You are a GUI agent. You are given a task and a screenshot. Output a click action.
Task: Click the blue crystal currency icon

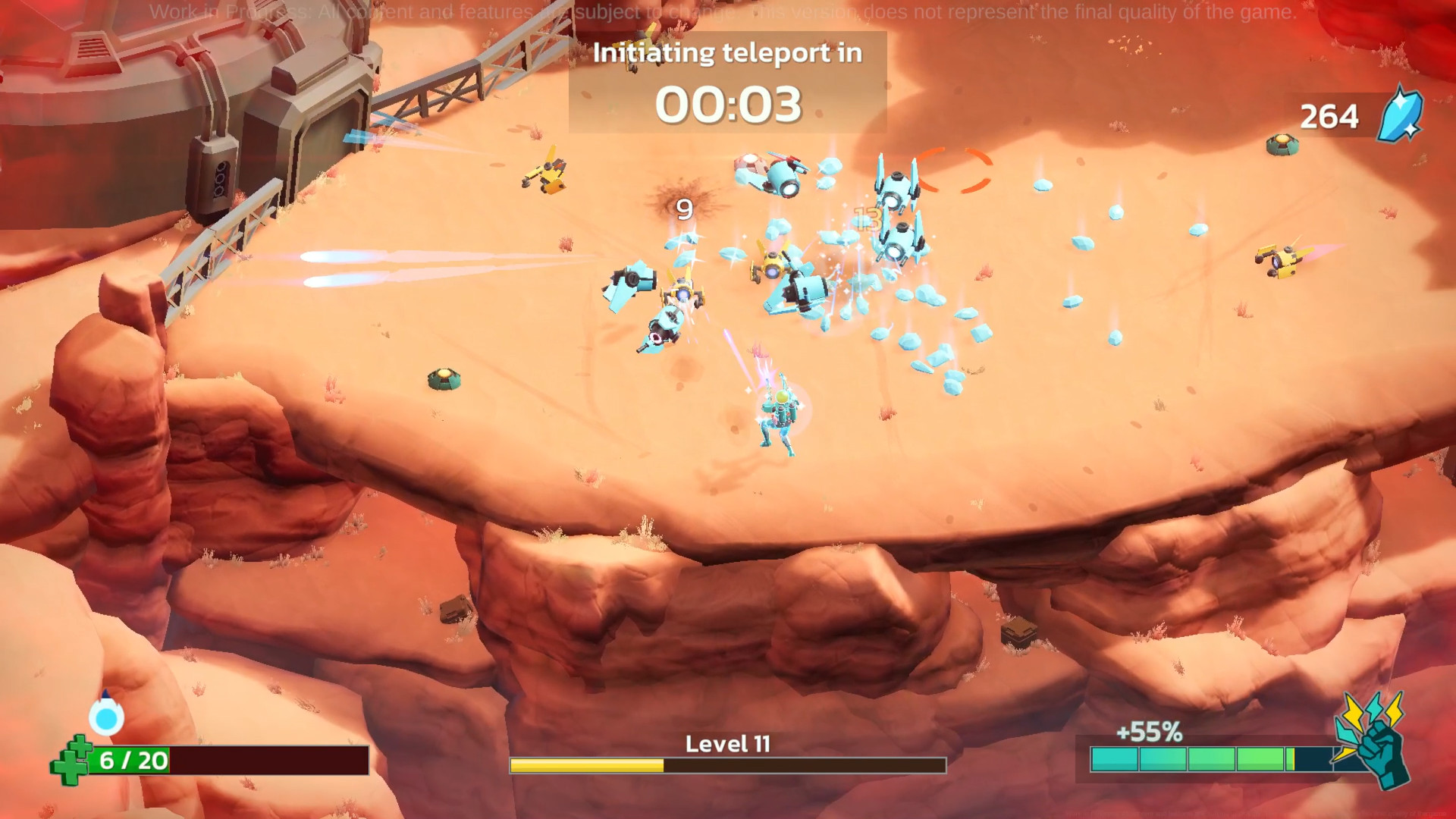point(1400,116)
